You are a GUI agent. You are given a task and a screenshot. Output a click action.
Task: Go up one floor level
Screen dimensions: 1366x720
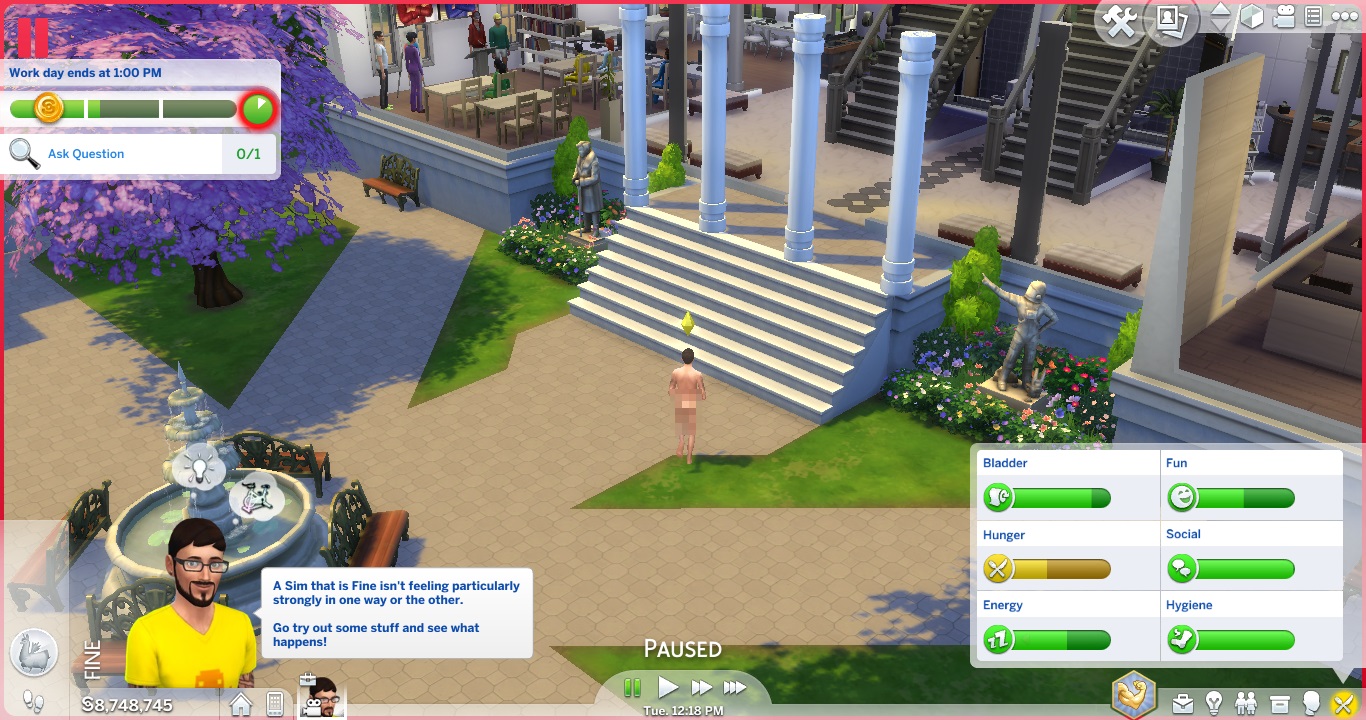tap(1221, 10)
